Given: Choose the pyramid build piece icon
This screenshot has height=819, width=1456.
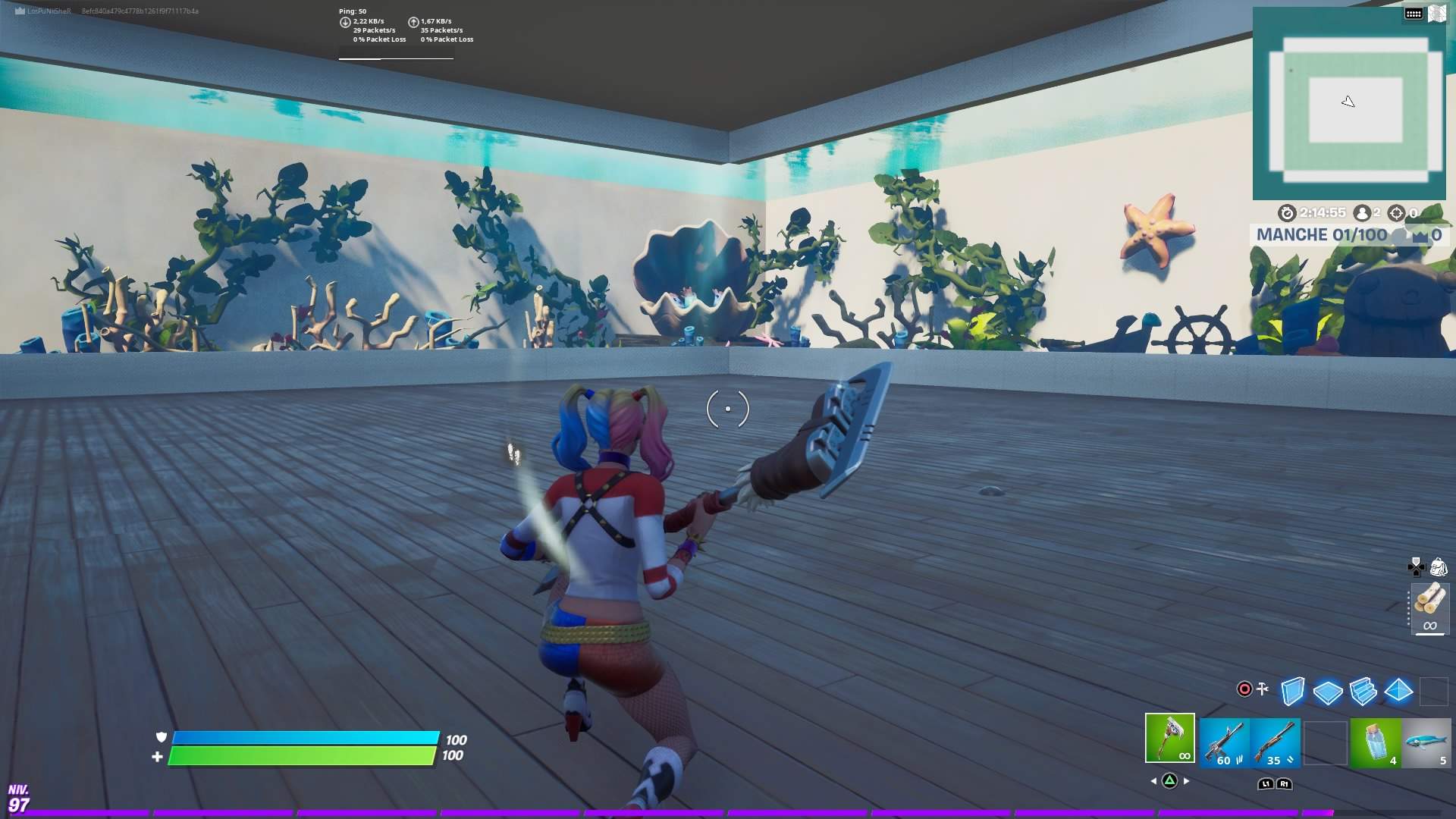Looking at the screenshot, I should click(1398, 690).
